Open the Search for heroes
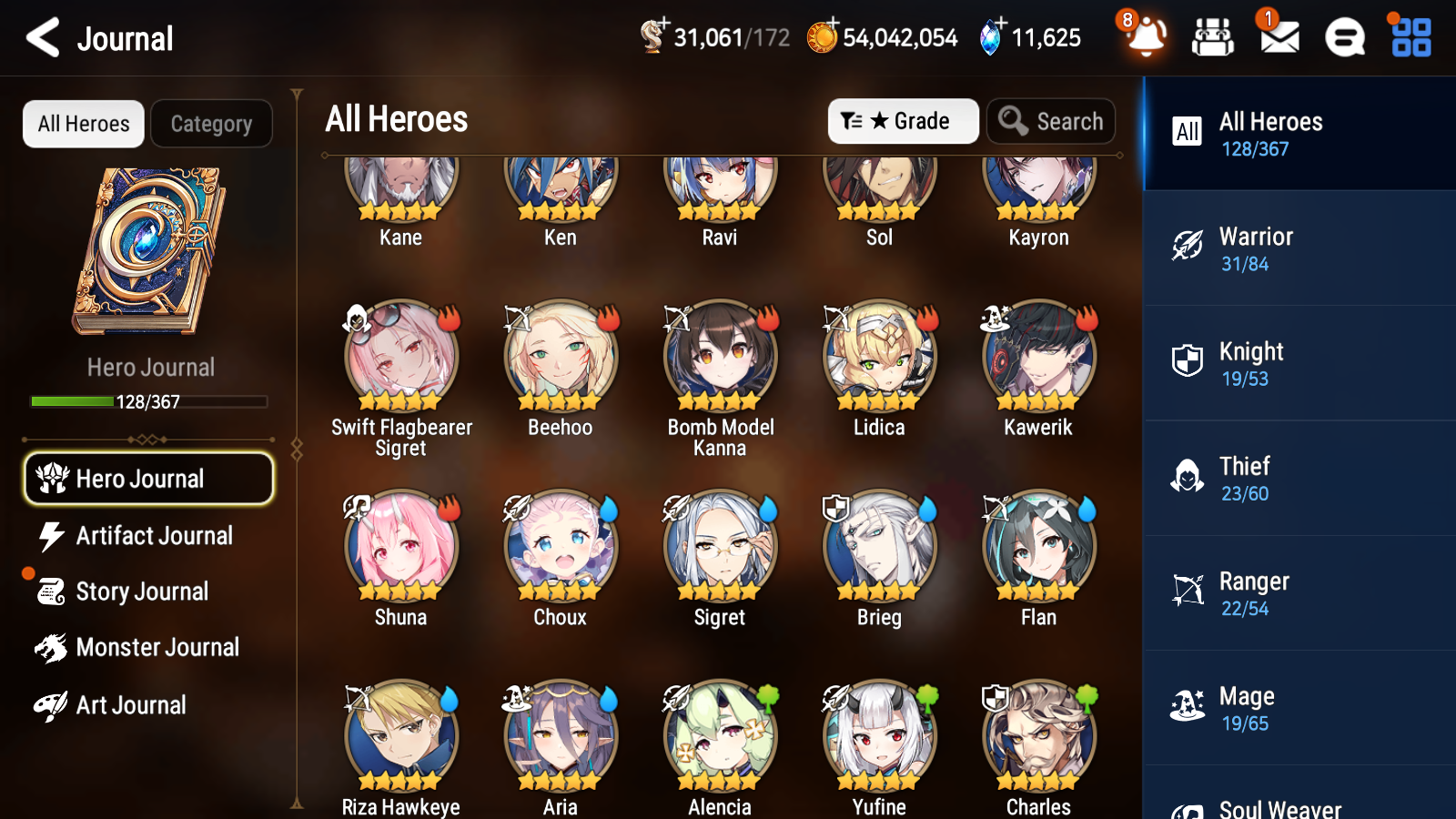Viewport: 1456px width, 819px height. coord(1051,120)
